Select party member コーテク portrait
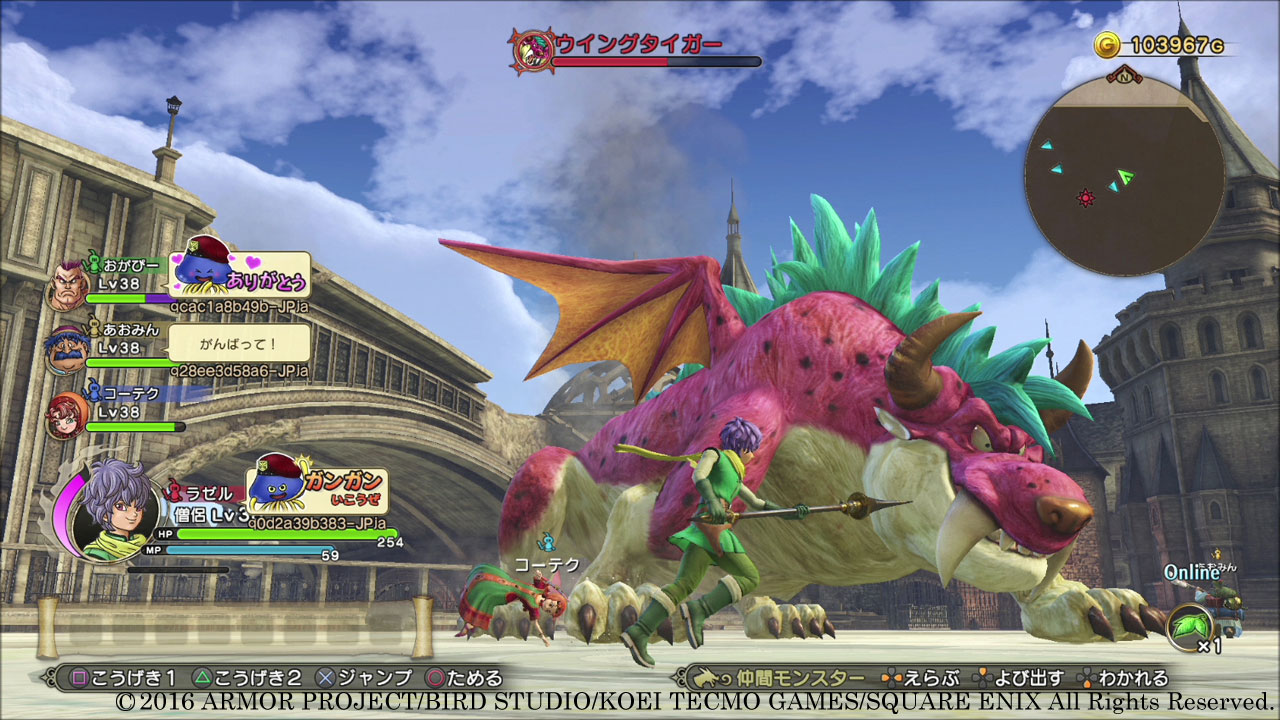Viewport: 1280px width, 720px height. click(x=66, y=414)
